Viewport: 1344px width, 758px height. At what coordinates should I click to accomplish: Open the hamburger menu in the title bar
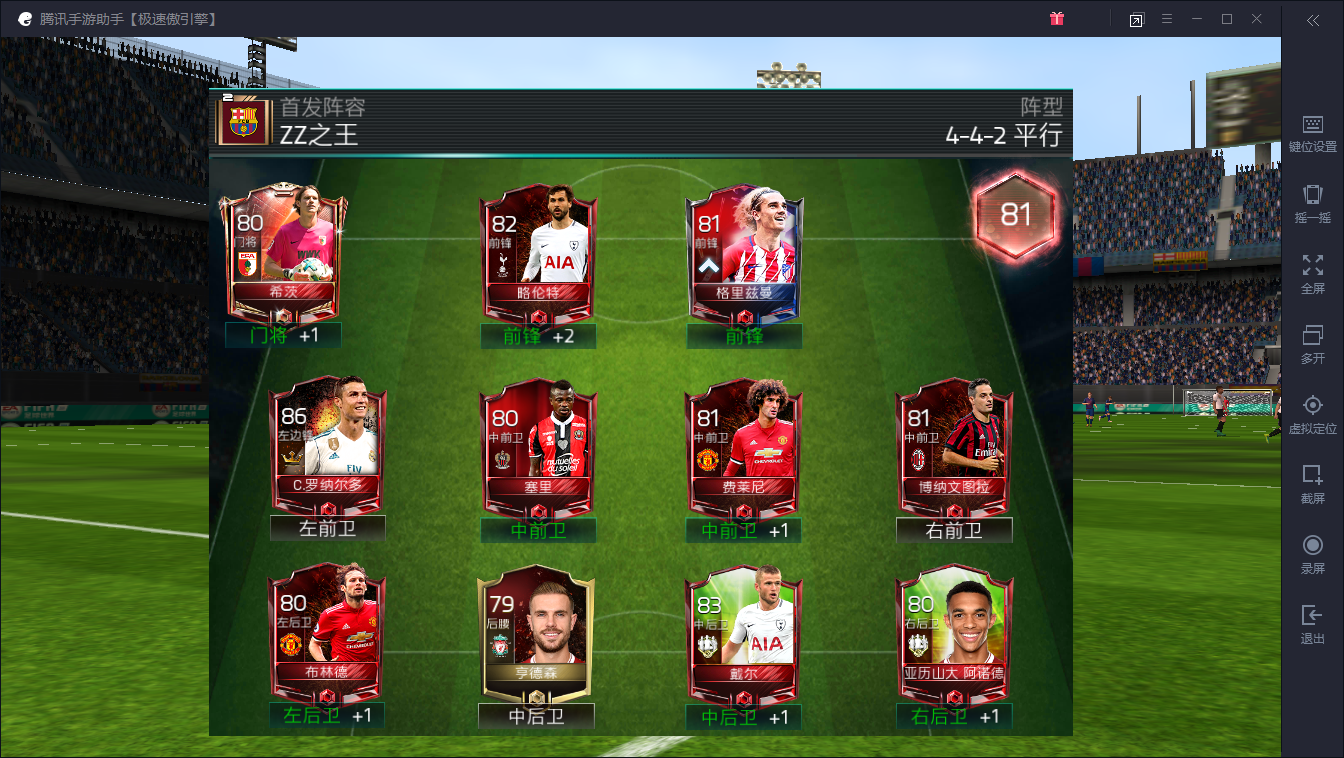pos(1168,18)
